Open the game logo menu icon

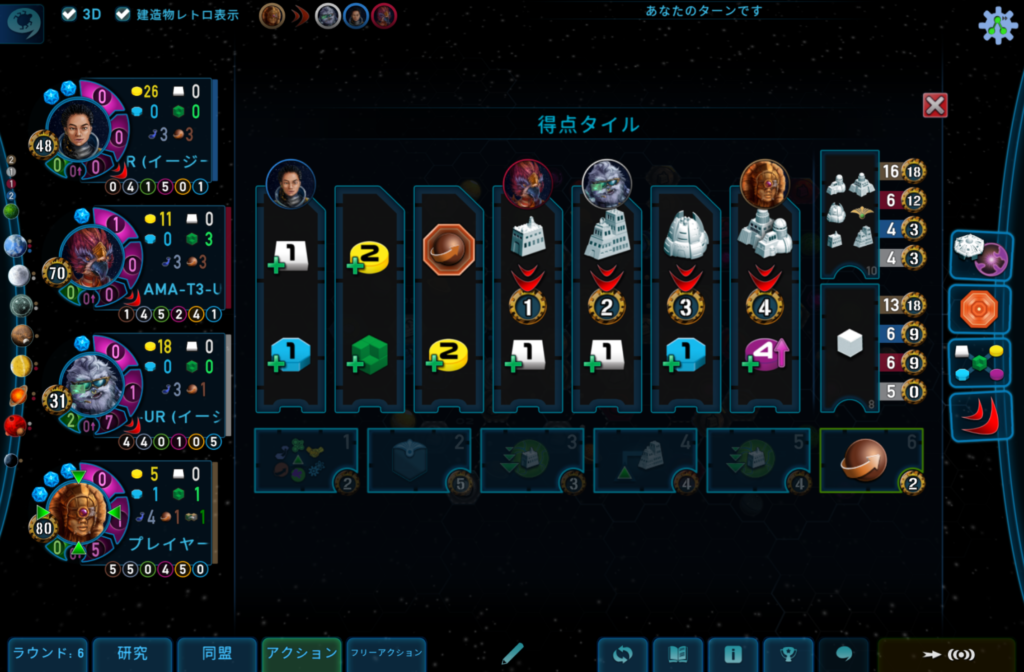24,24
